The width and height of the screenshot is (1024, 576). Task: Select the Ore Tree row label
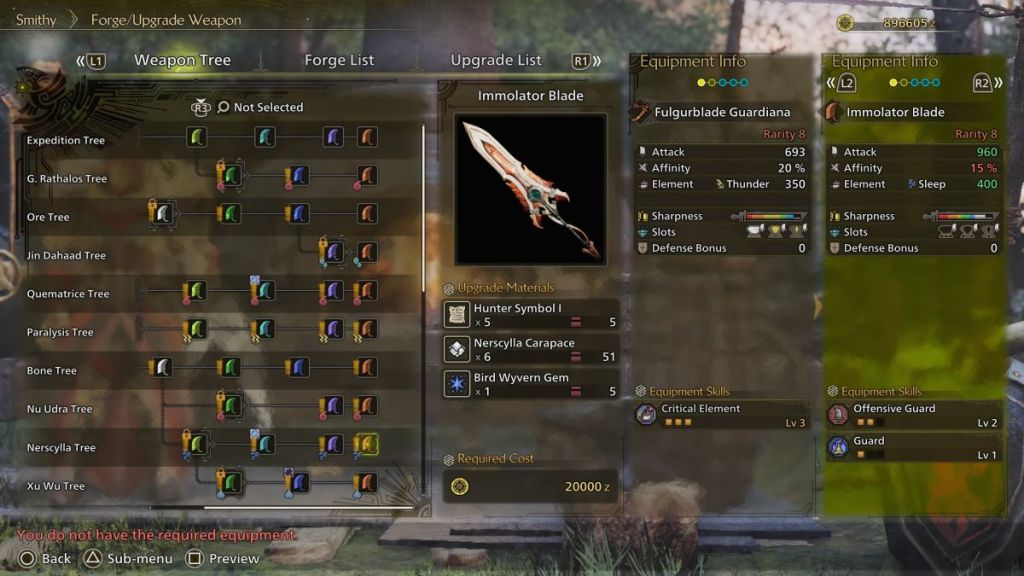click(x=48, y=217)
